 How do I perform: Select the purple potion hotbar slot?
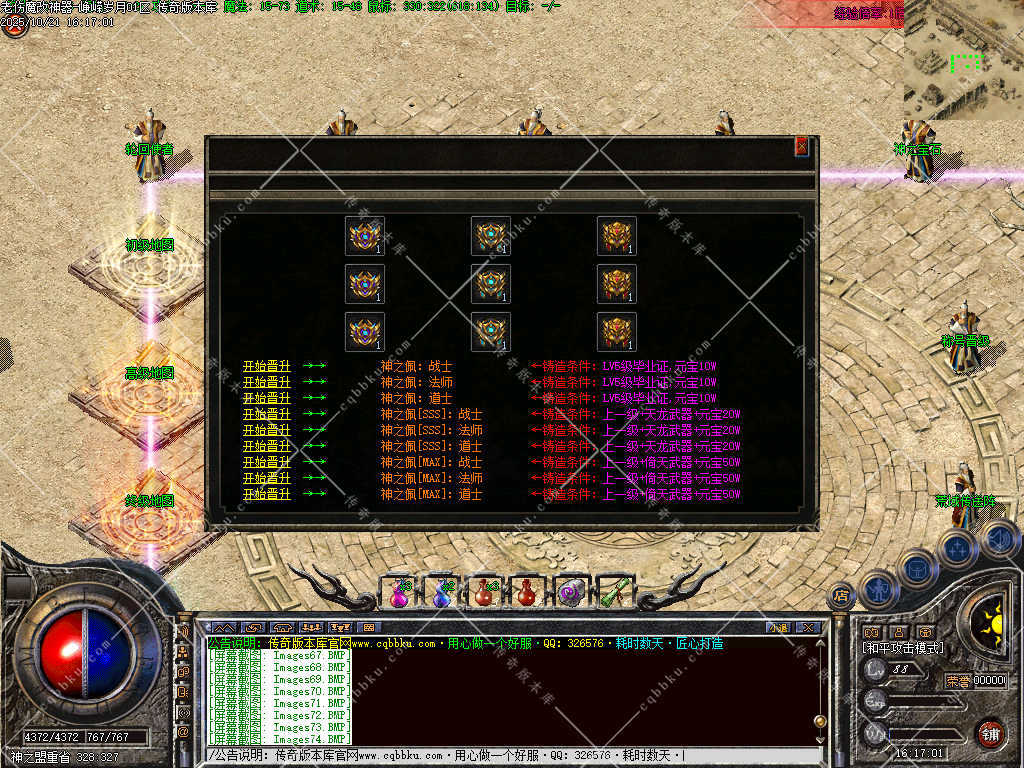[398, 592]
